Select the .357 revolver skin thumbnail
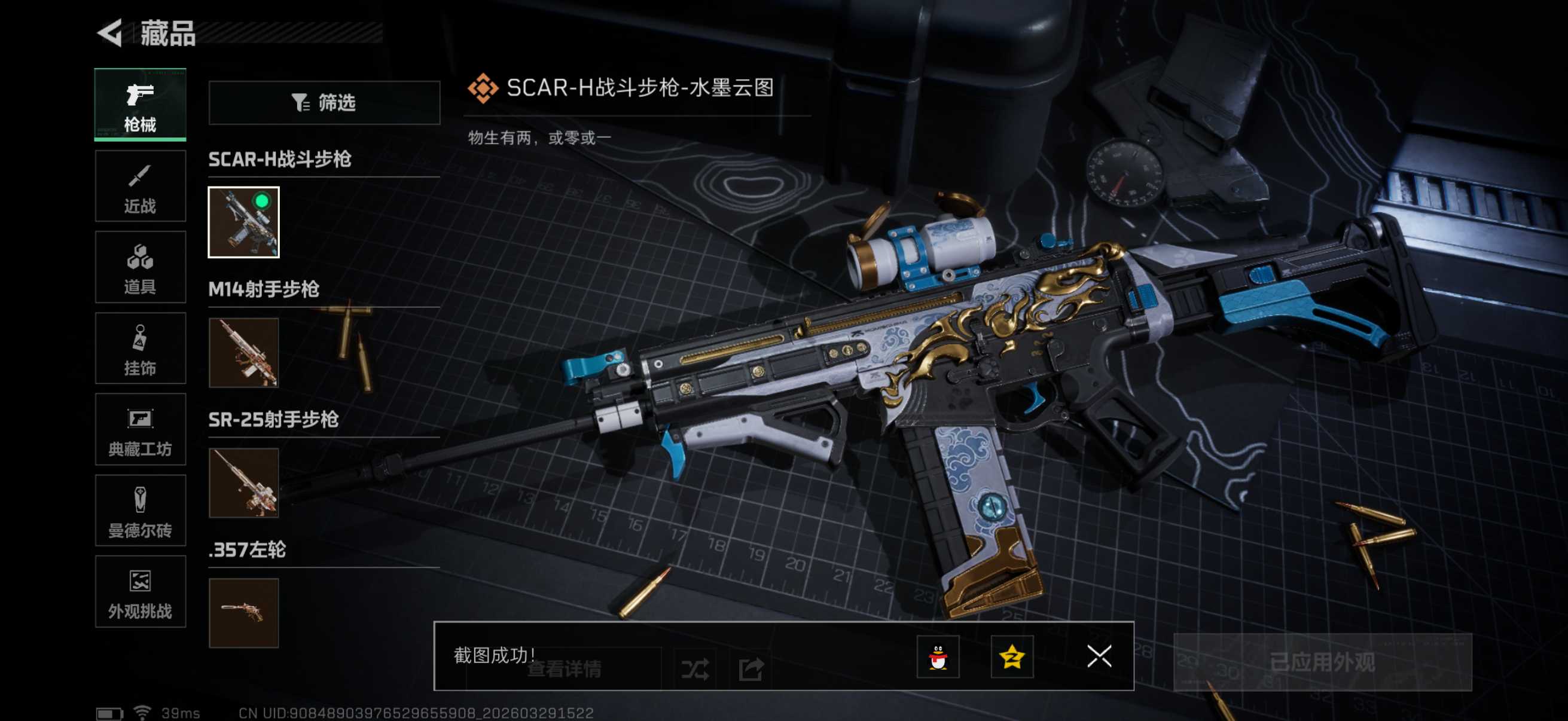 pyautogui.click(x=243, y=613)
